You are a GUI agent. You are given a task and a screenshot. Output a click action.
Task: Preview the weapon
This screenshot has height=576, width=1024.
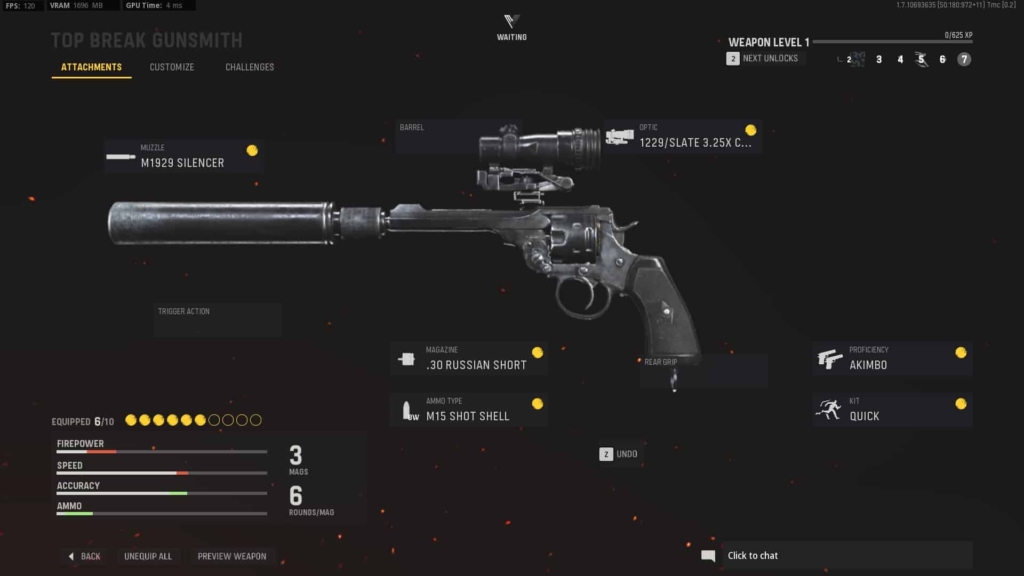(x=232, y=556)
